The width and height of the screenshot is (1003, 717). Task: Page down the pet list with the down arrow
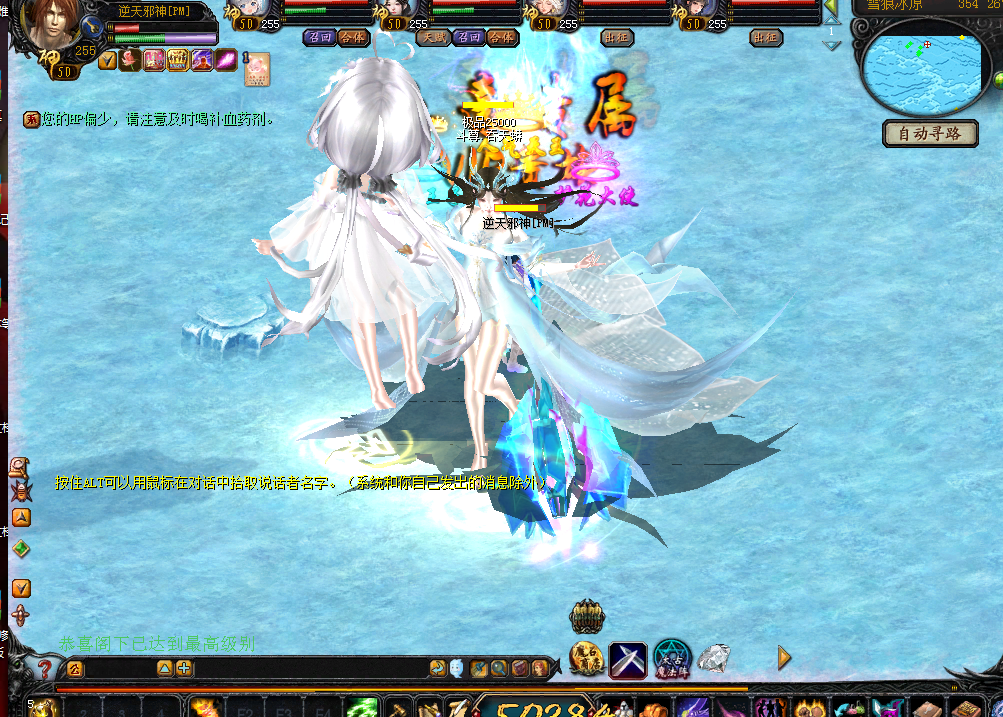(831, 46)
